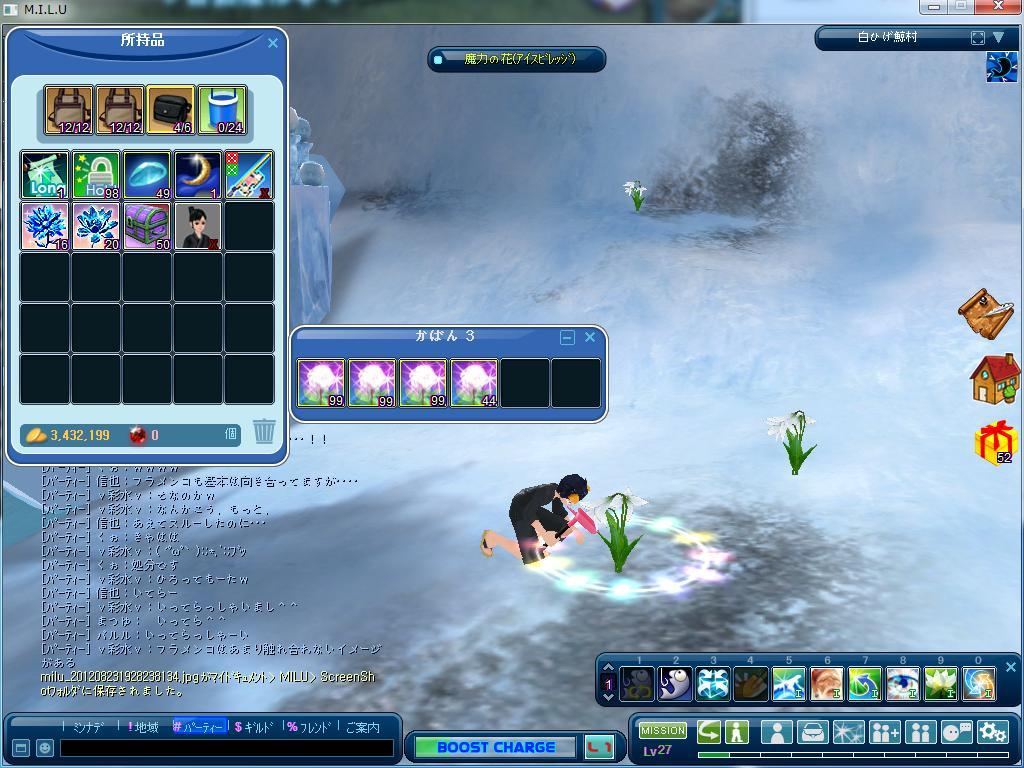Open the gear settings menu
The image size is (1024, 768).
[x=991, y=732]
